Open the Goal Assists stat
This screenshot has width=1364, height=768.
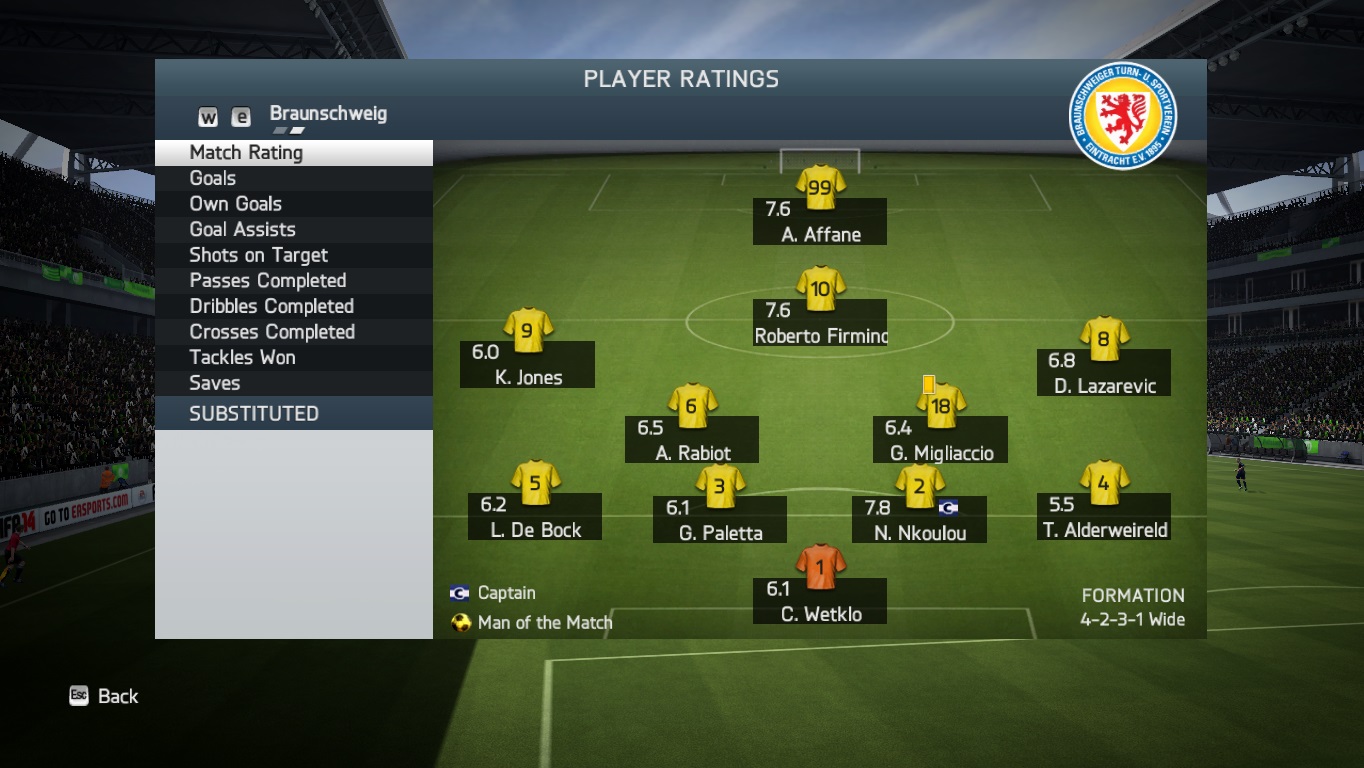[243, 230]
